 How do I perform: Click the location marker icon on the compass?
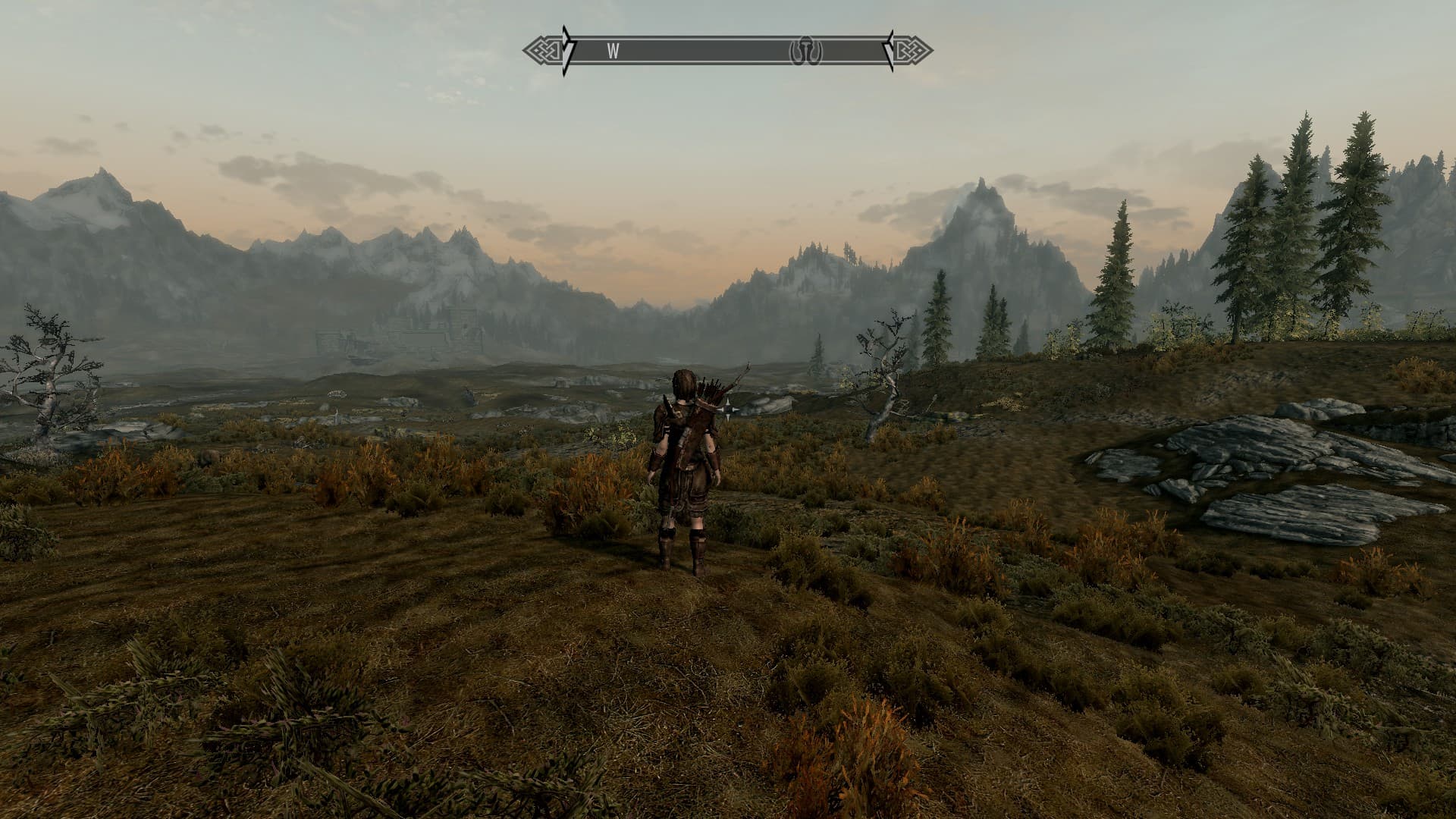tap(806, 52)
